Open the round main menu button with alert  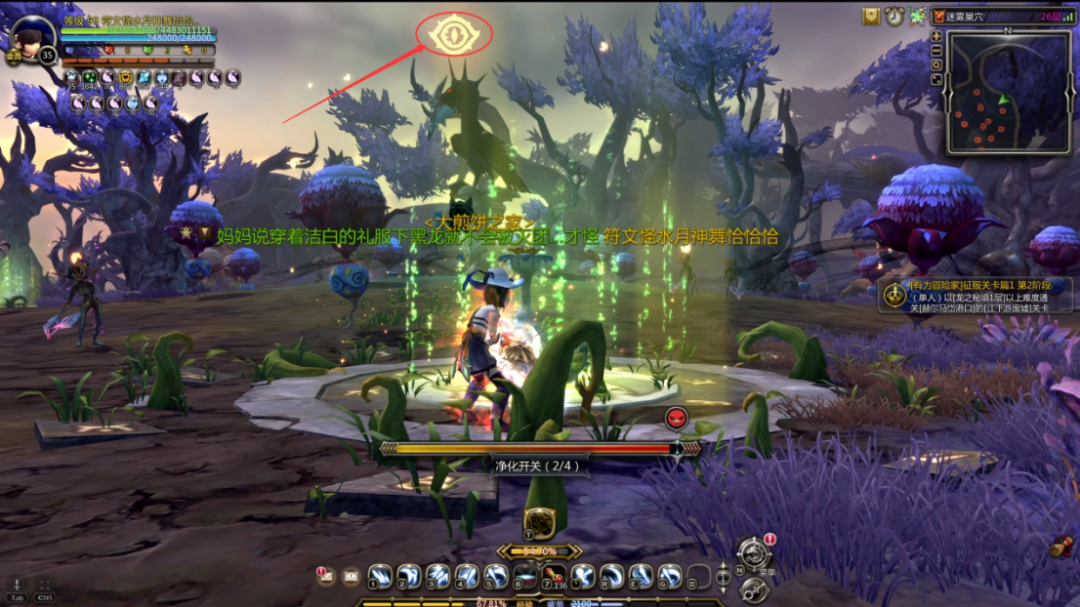753,554
